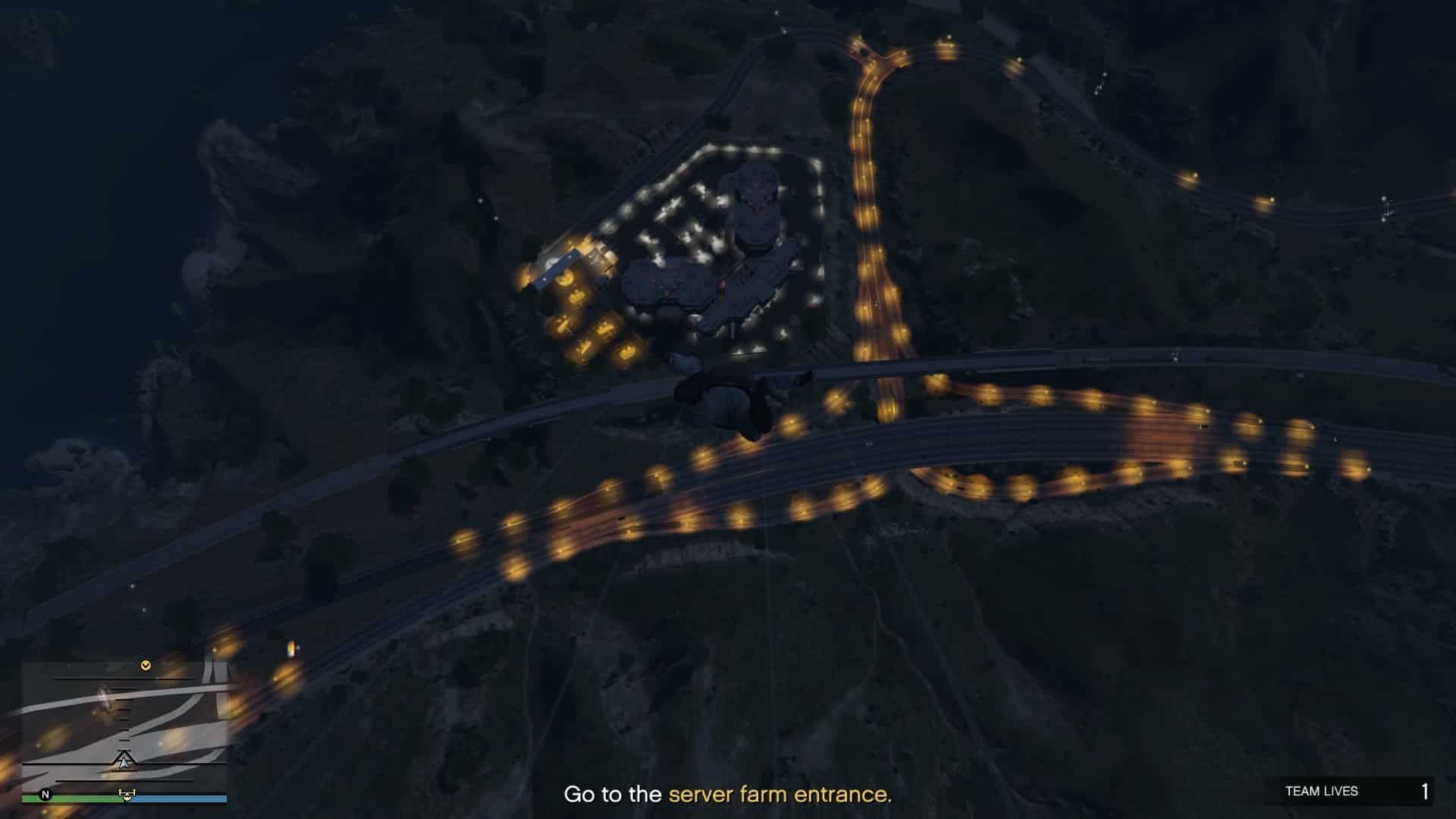Select the player arrow on the minimap
The width and height of the screenshot is (1456, 819).
click(124, 761)
